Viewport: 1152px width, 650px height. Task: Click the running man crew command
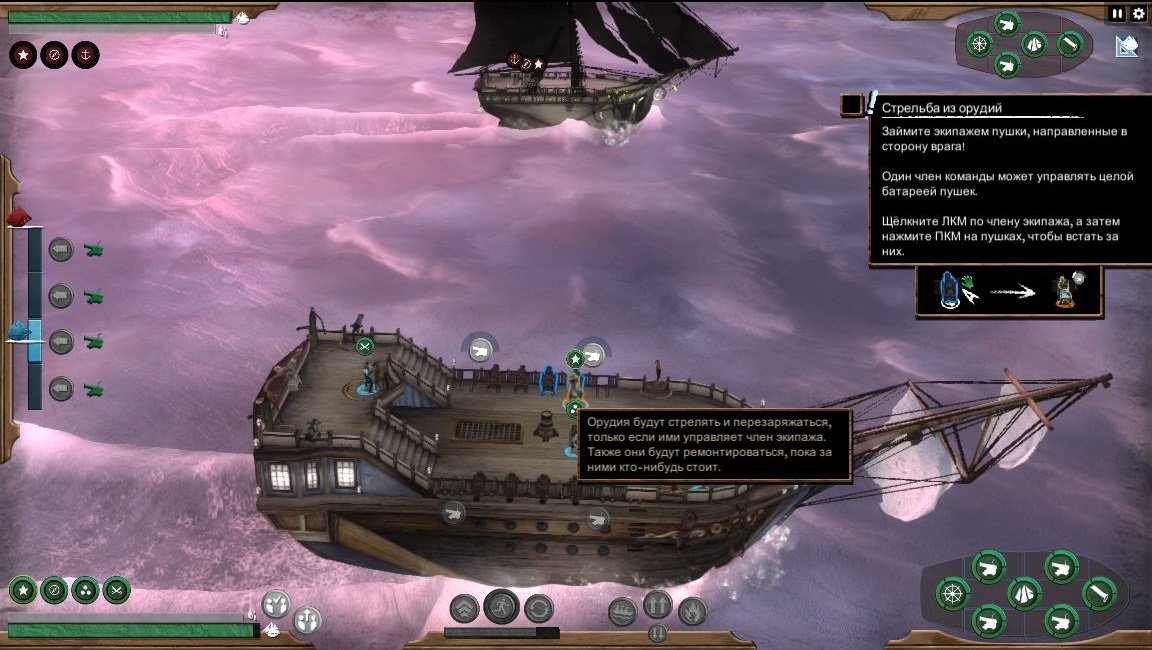(501, 606)
